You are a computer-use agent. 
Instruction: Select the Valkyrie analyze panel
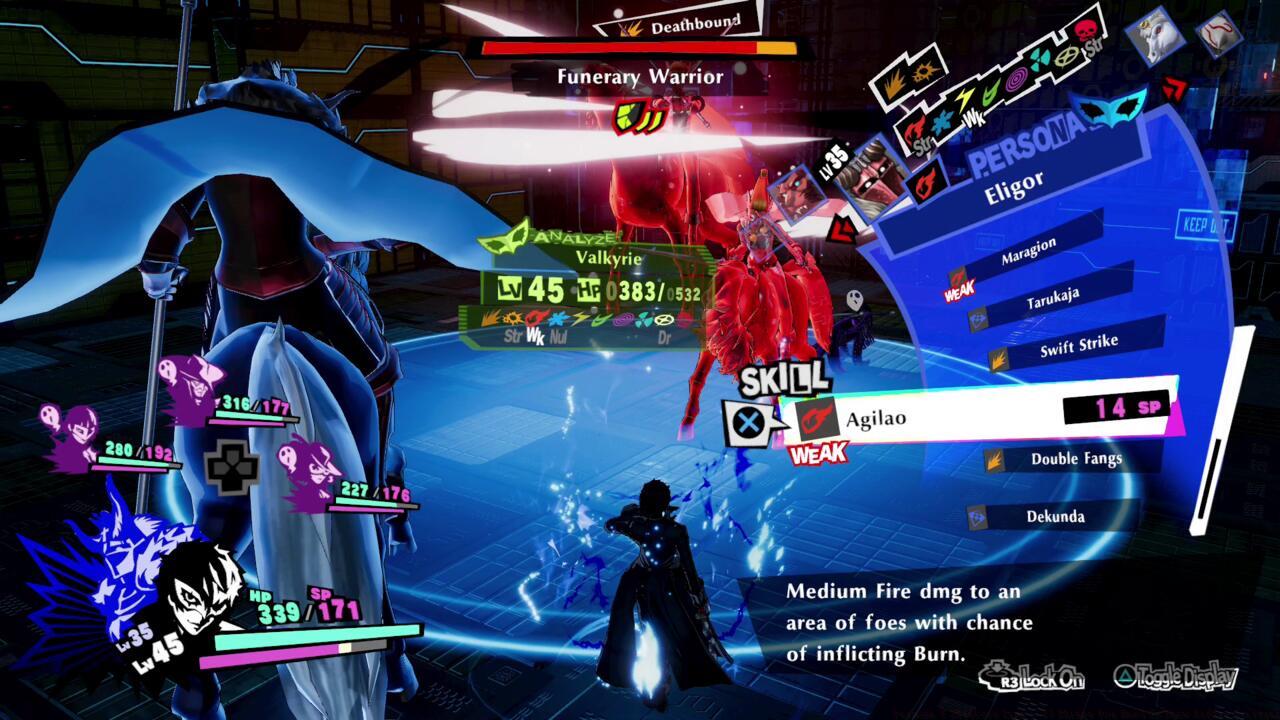(x=598, y=290)
